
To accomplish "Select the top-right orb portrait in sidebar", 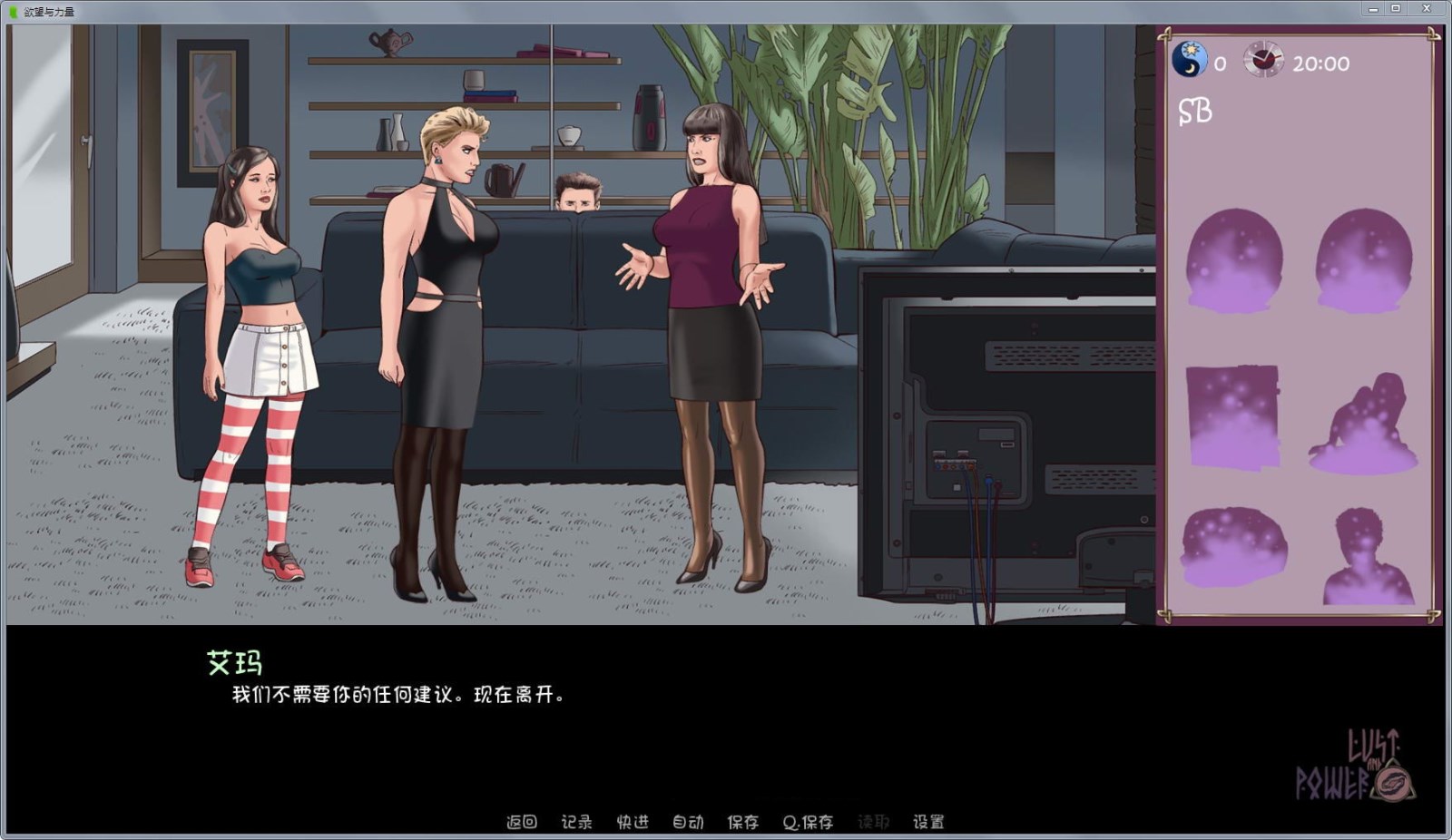I will [1364, 256].
